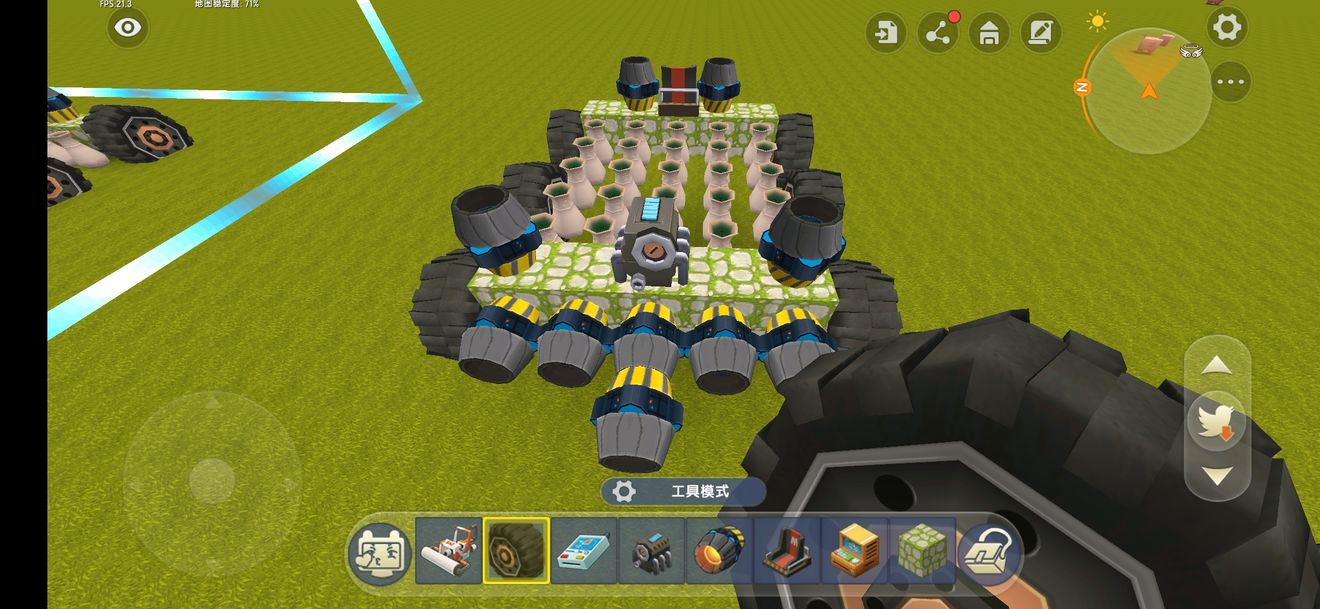The width and height of the screenshot is (1320, 609).
Task: Show more options via three-dots button
Action: [x=1230, y=82]
